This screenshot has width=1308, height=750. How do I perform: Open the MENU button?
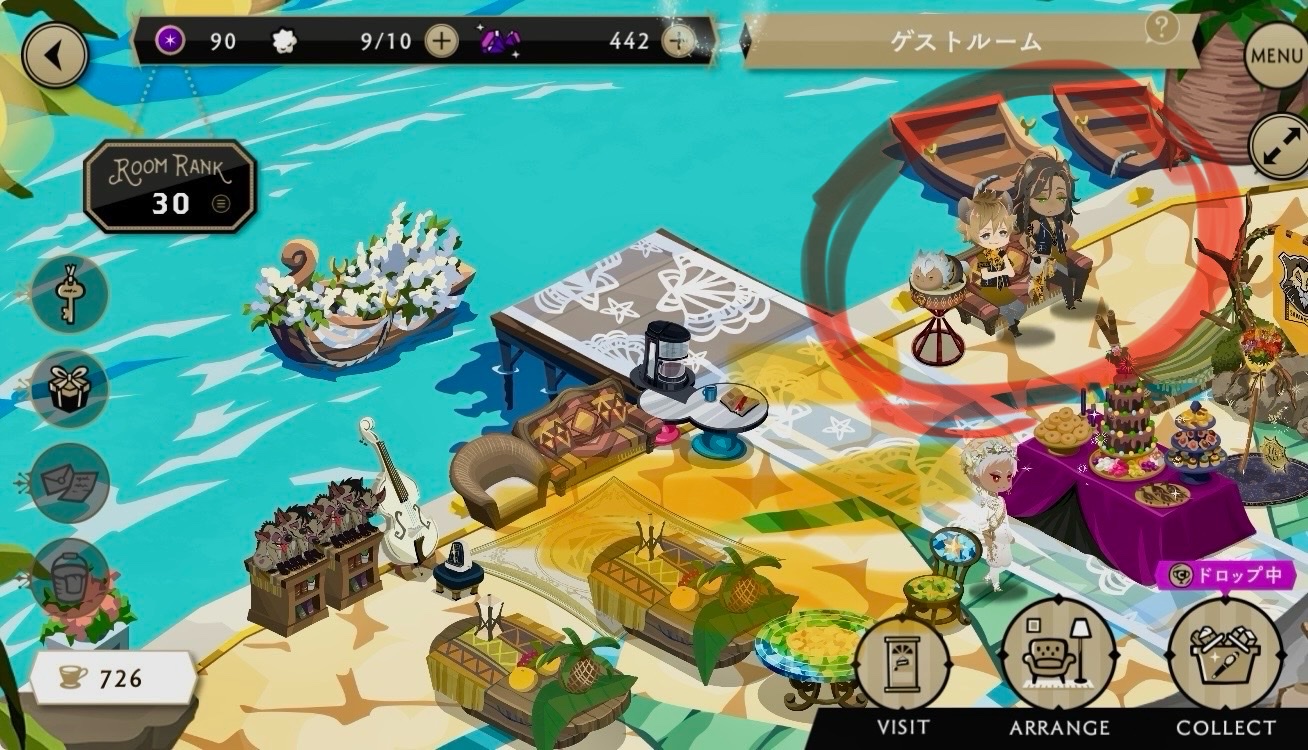[1276, 56]
